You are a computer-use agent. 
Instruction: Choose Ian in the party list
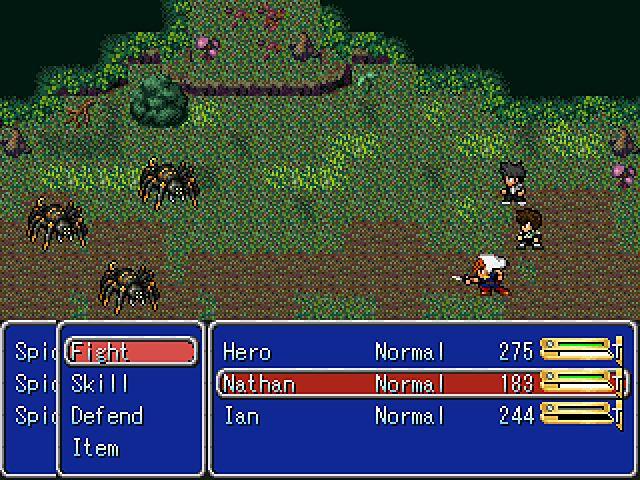click(x=420, y=415)
